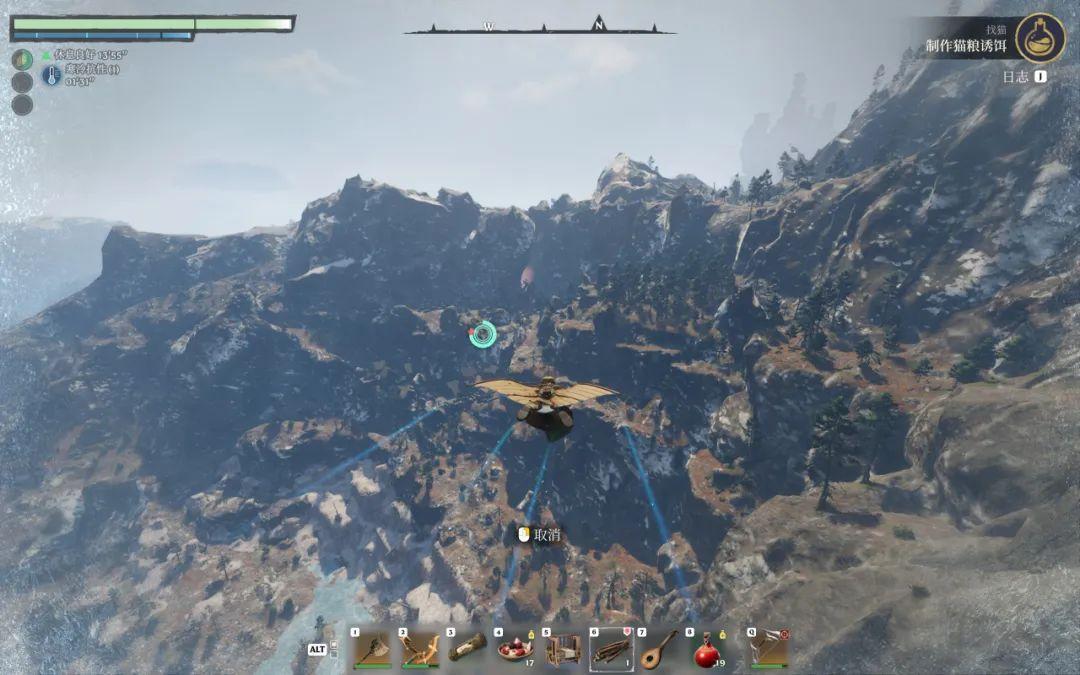Select the wooden log item slot
Image resolution: width=1080 pixels, height=675 pixels.
coord(467,649)
